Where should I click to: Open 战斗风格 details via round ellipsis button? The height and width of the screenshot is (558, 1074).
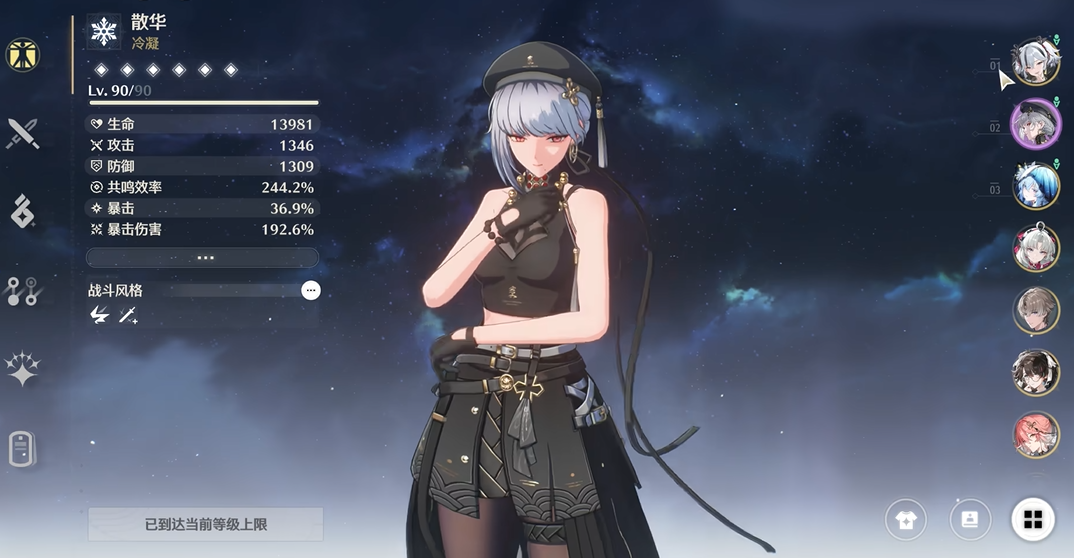311,290
